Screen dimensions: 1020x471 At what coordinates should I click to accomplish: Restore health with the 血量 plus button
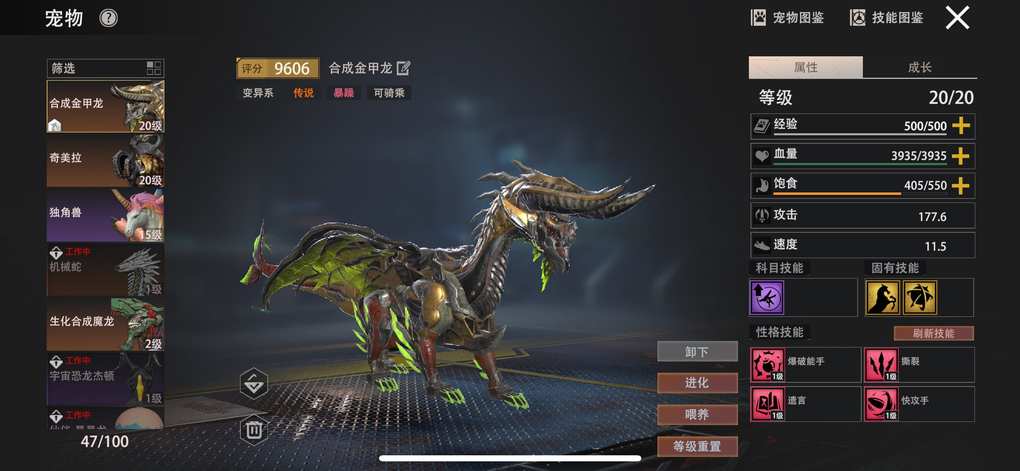coord(961,156)
